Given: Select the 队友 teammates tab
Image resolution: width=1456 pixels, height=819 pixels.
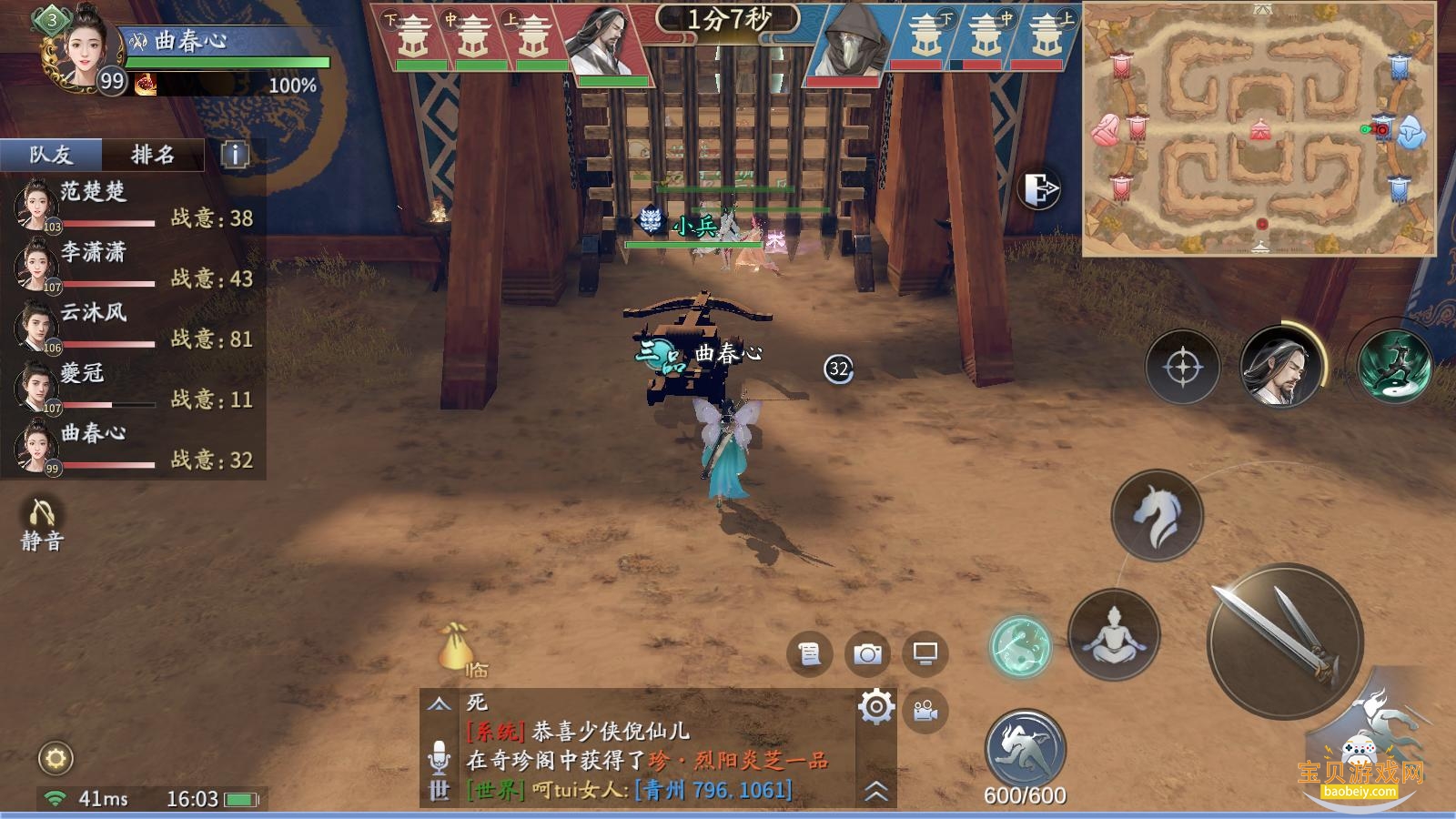Looking at the screenshot, I should [x=51, y=155].
